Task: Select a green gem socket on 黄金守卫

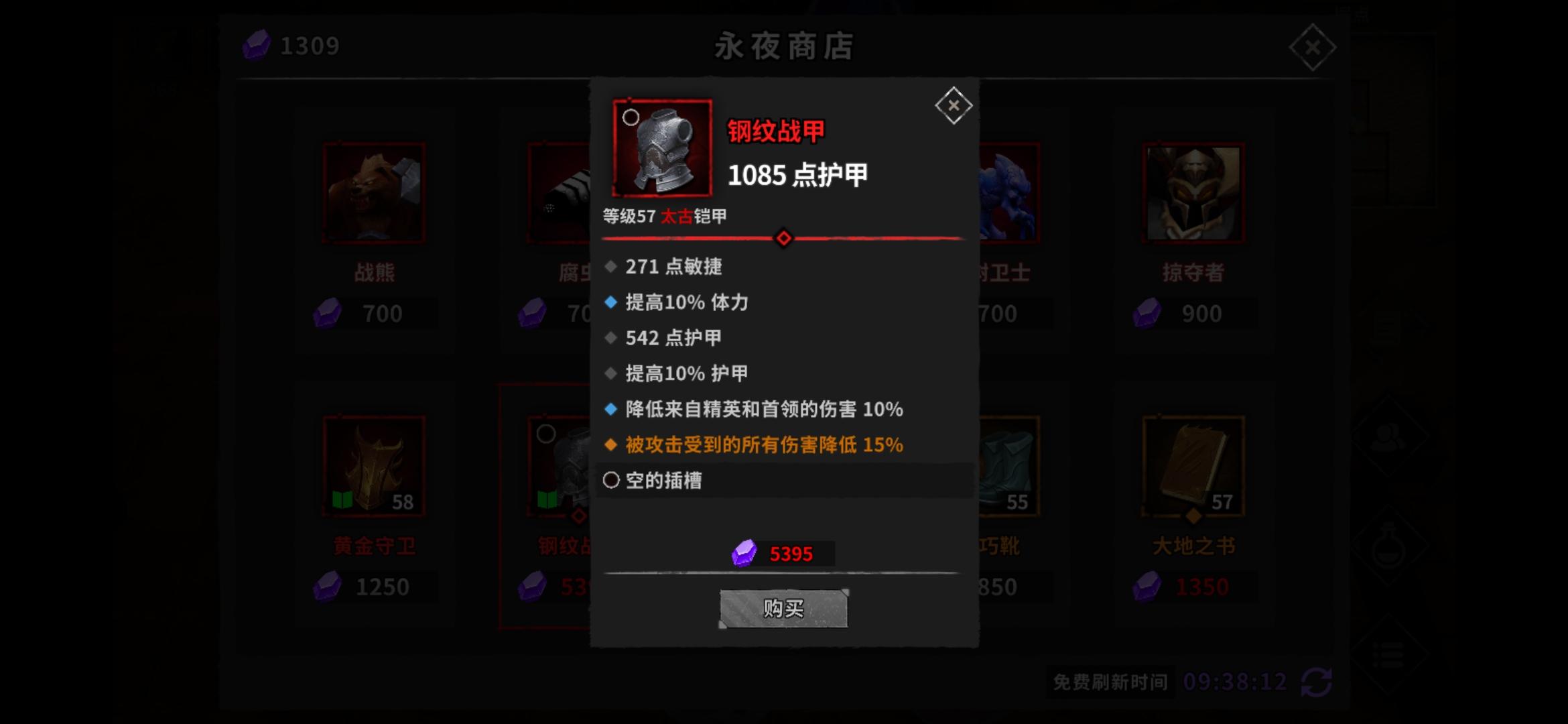Action: coord(343,499)
